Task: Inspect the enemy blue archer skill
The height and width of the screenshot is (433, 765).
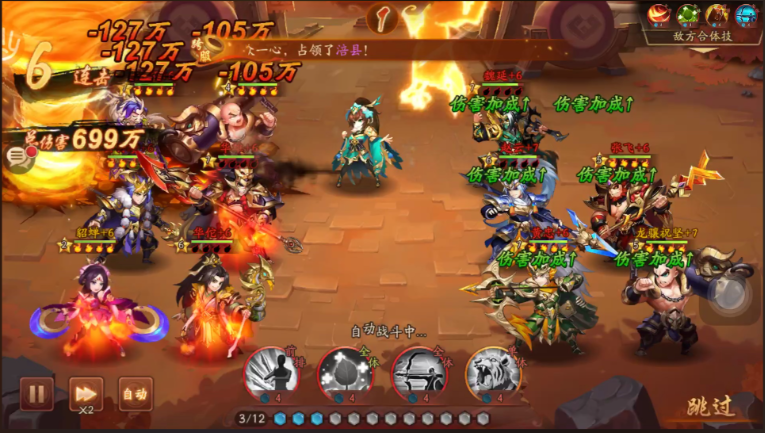Action: click(x=746, y=14)
